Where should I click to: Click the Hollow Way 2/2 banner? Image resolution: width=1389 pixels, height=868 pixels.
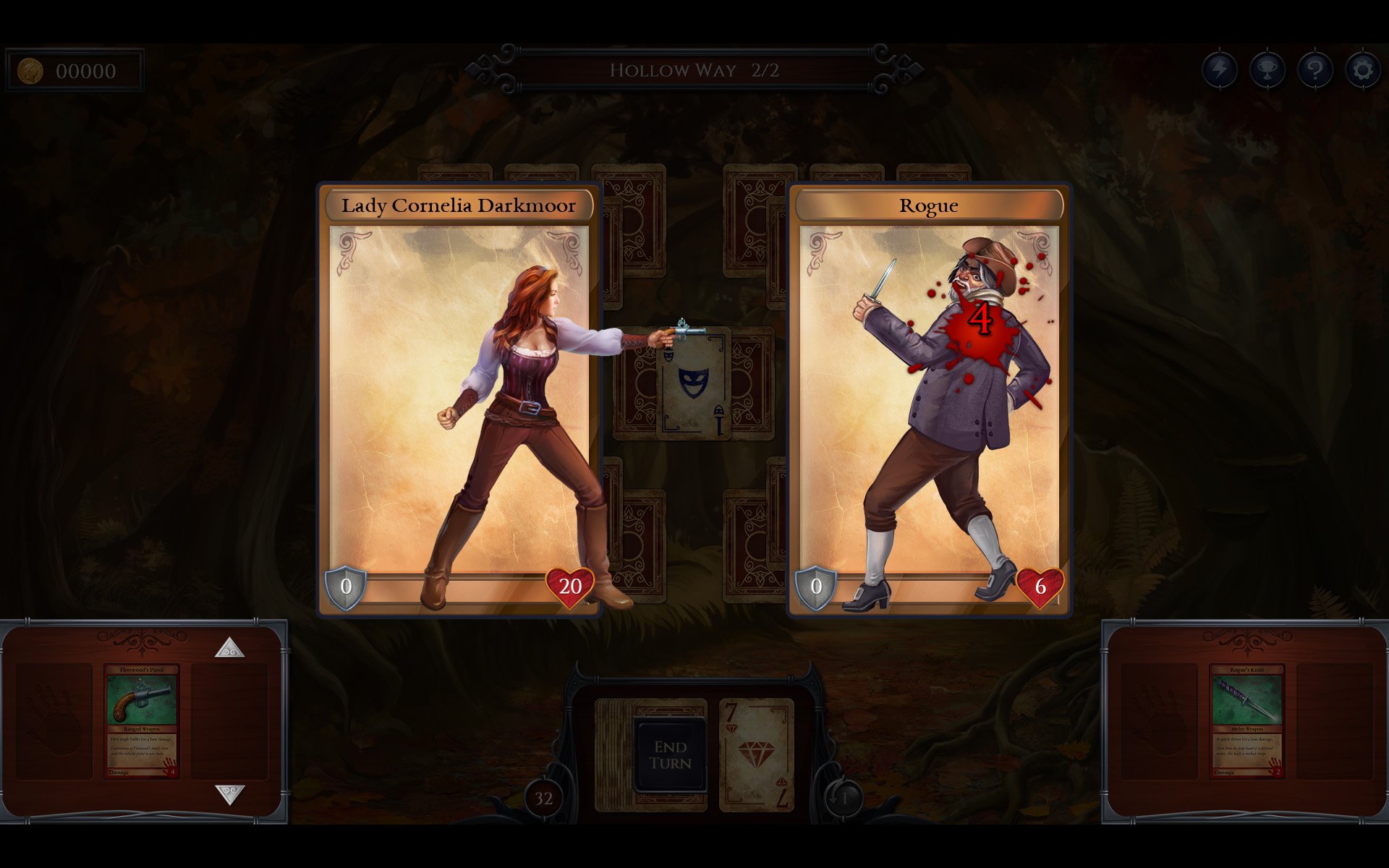pyautogui.click(x=696, y=70)
